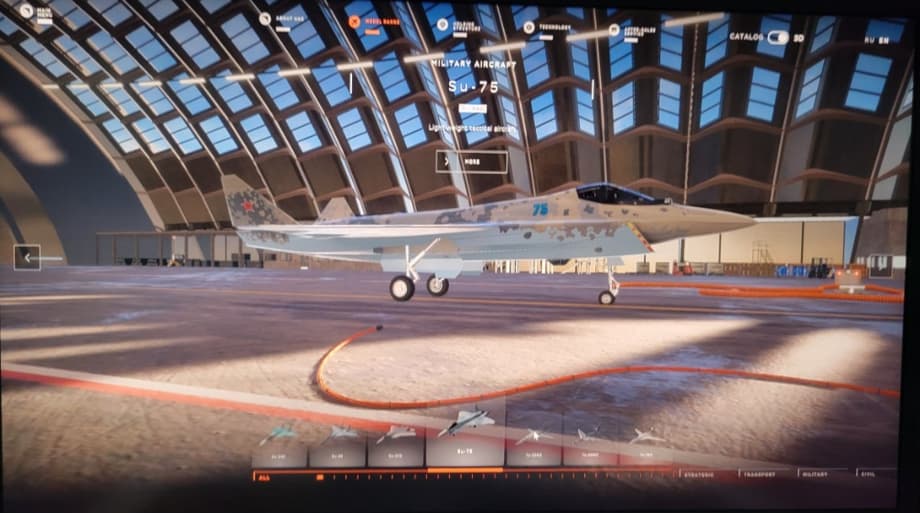Toggle the Catalog / 3D view switch

777,37
